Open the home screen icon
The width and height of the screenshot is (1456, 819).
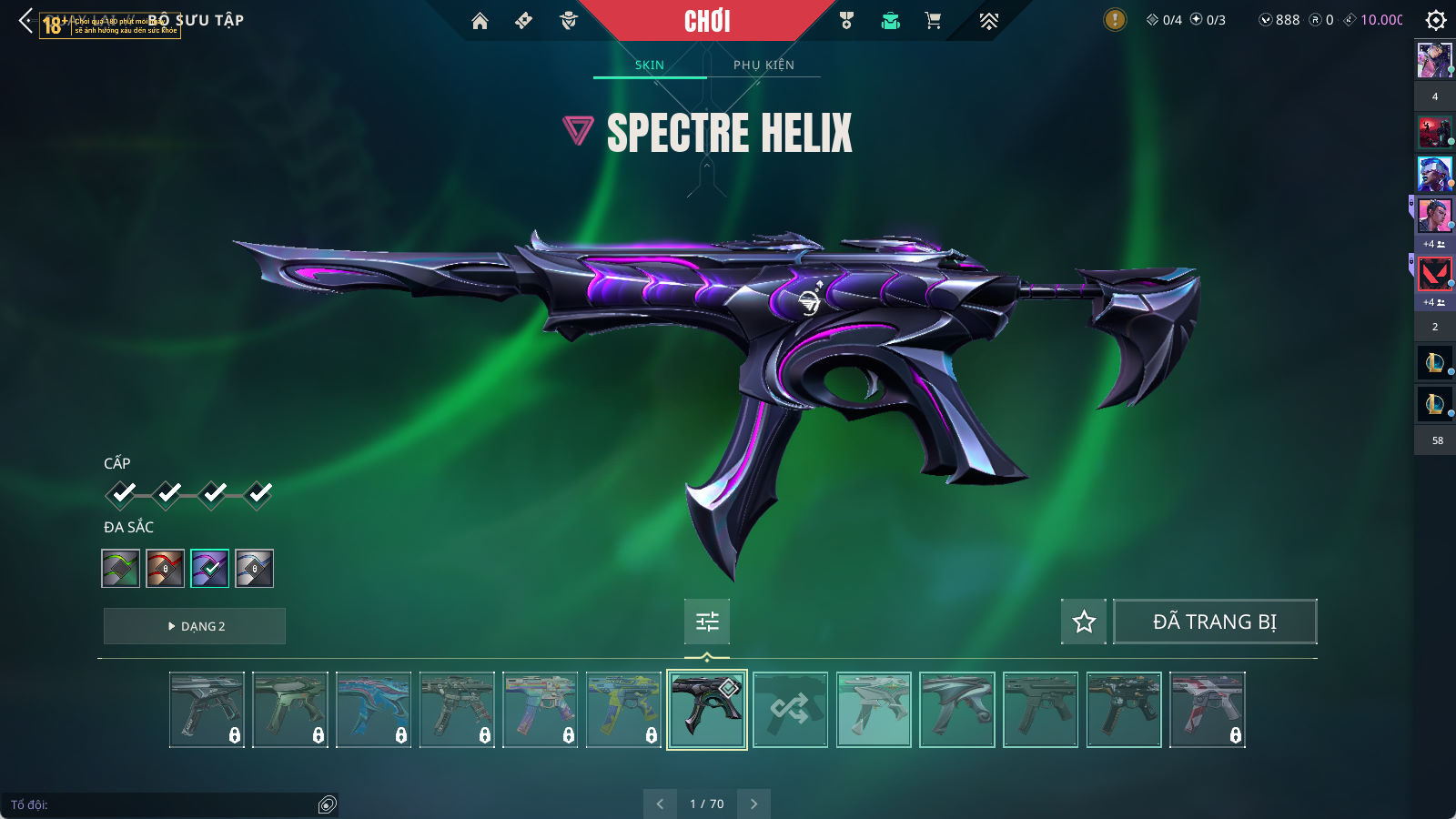click(x=480, y=21)
